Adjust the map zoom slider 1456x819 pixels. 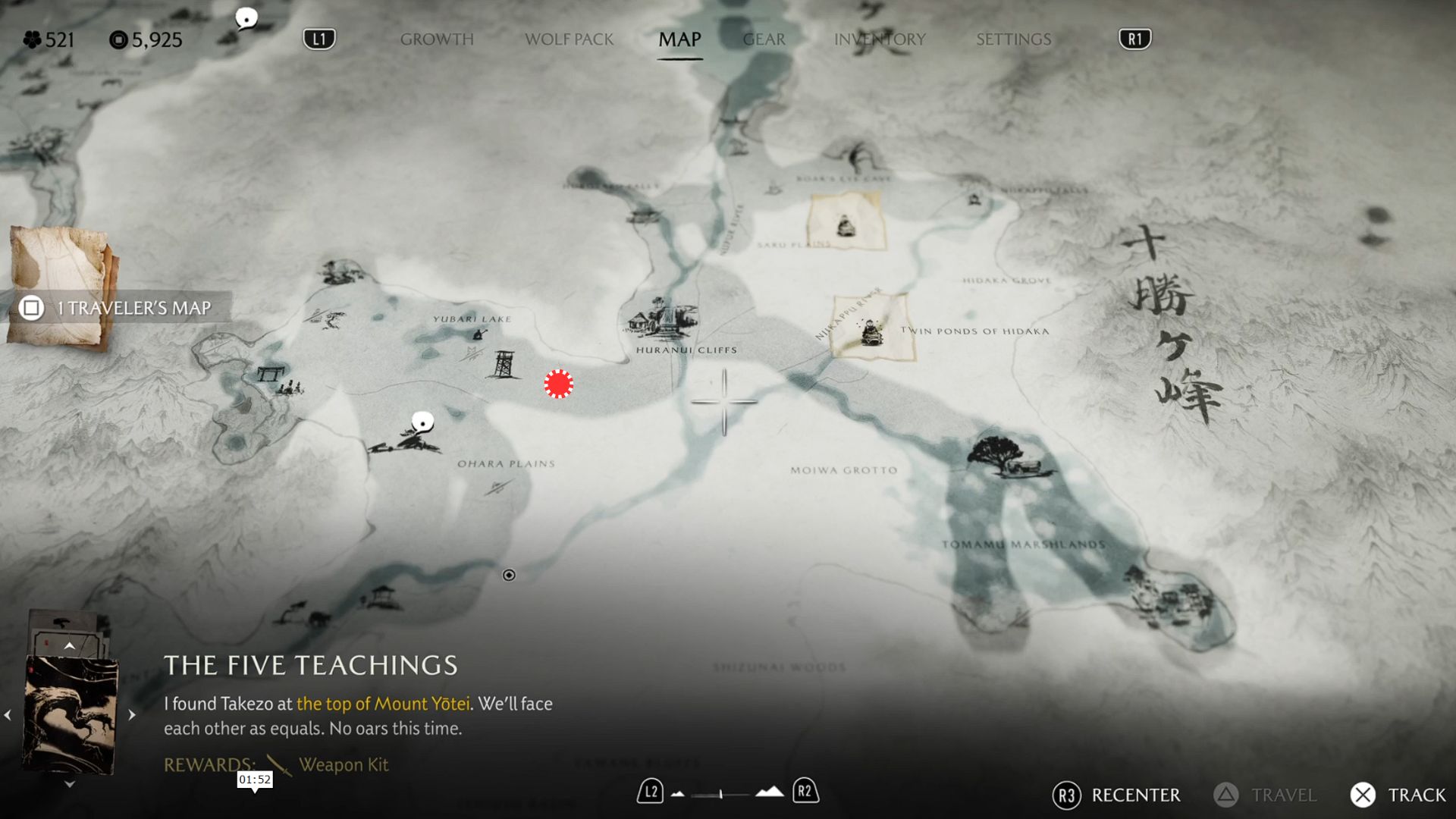(x=720, y=794)
